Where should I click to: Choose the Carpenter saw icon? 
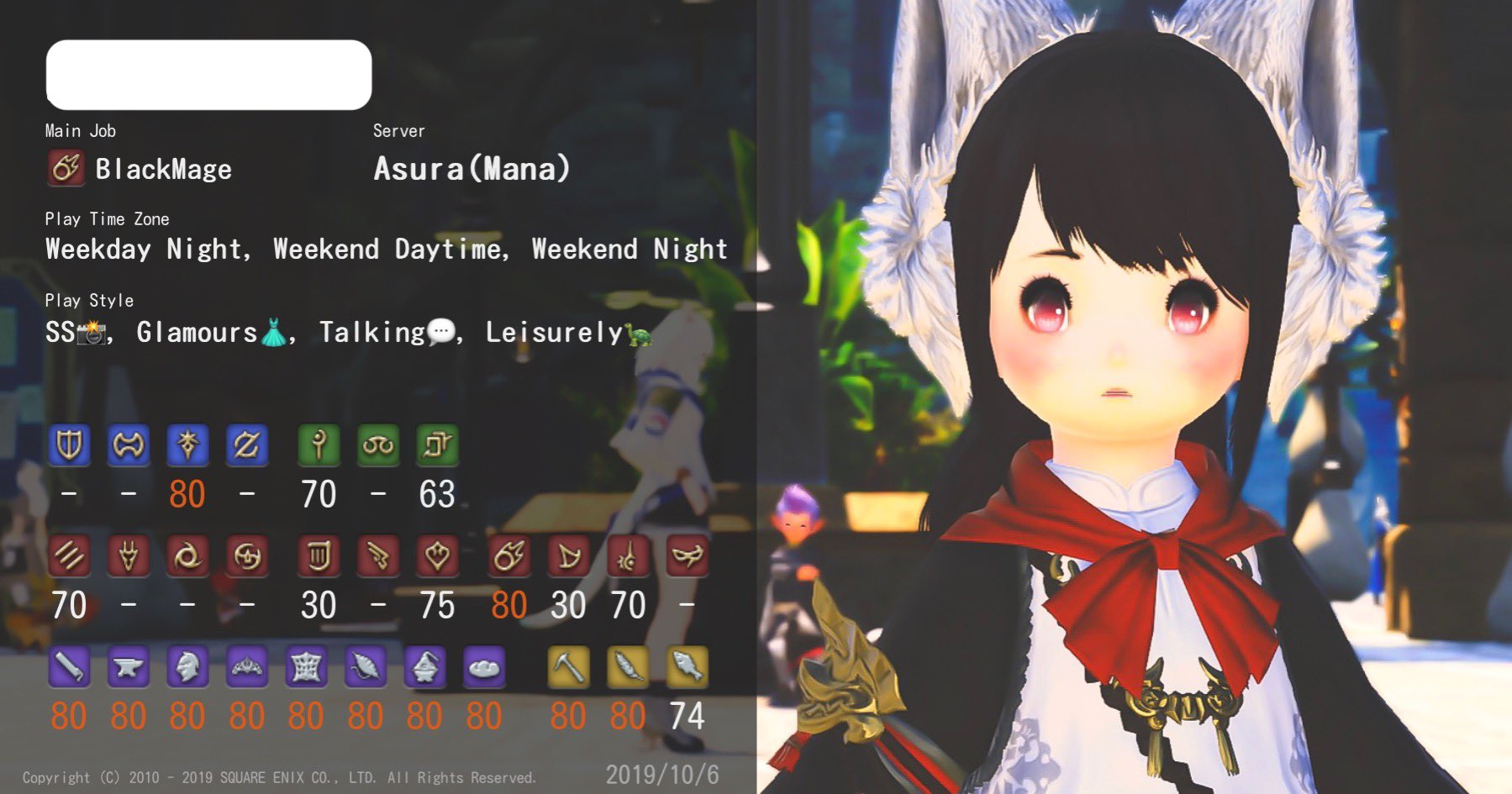pyautogui.click(x=69, y=668)
